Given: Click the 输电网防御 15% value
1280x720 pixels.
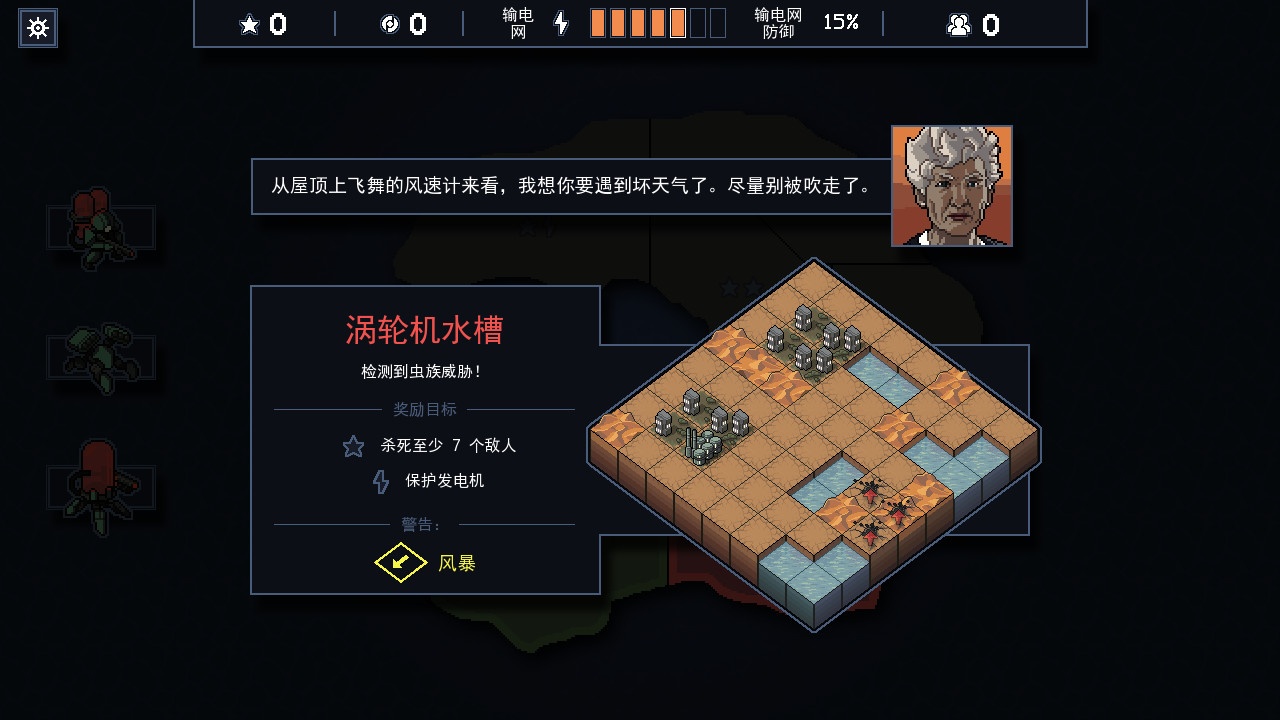Looking at the screenshot, I should tap(840, 24).
